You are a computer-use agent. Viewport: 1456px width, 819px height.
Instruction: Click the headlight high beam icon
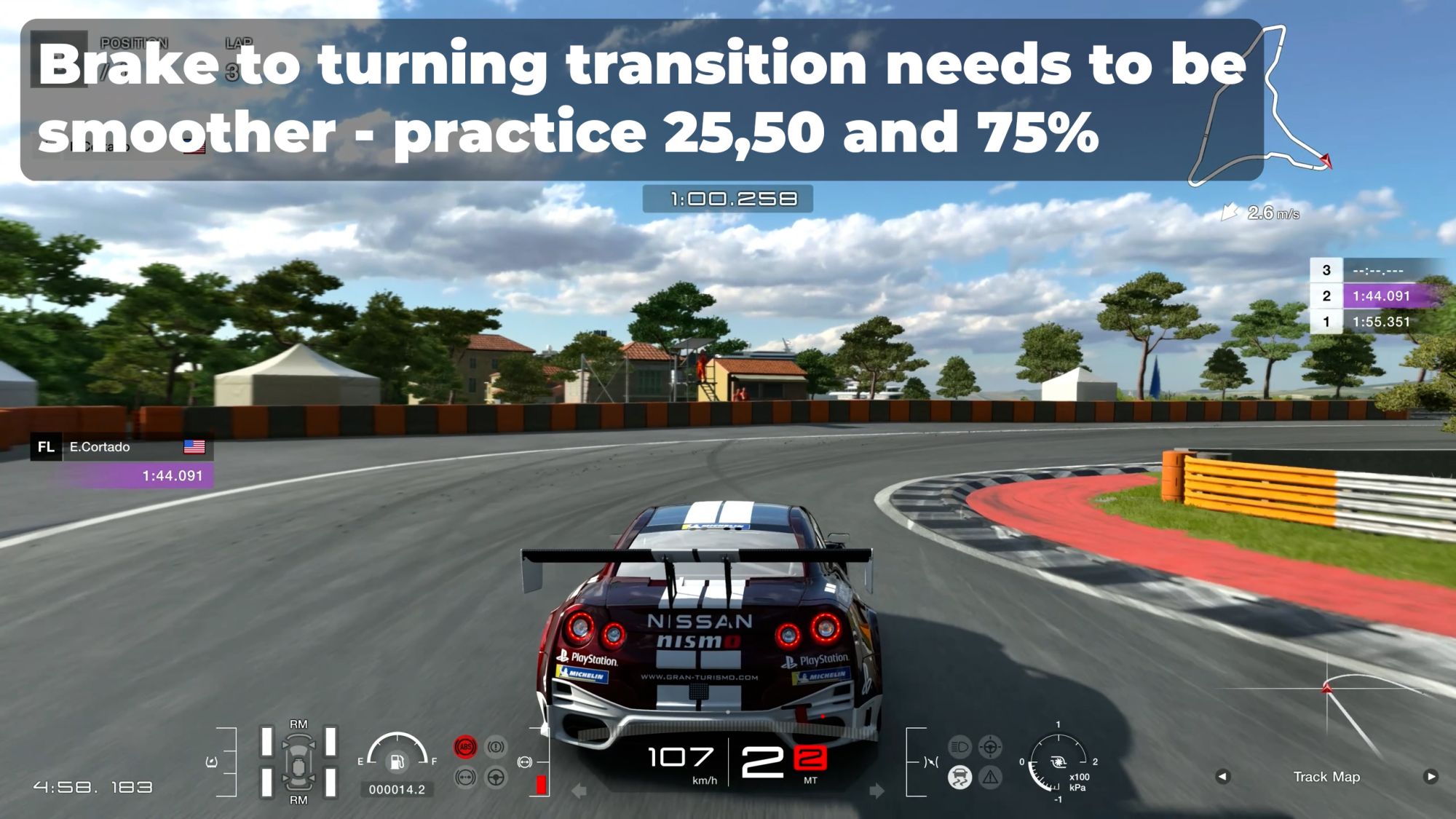[960, 747]
